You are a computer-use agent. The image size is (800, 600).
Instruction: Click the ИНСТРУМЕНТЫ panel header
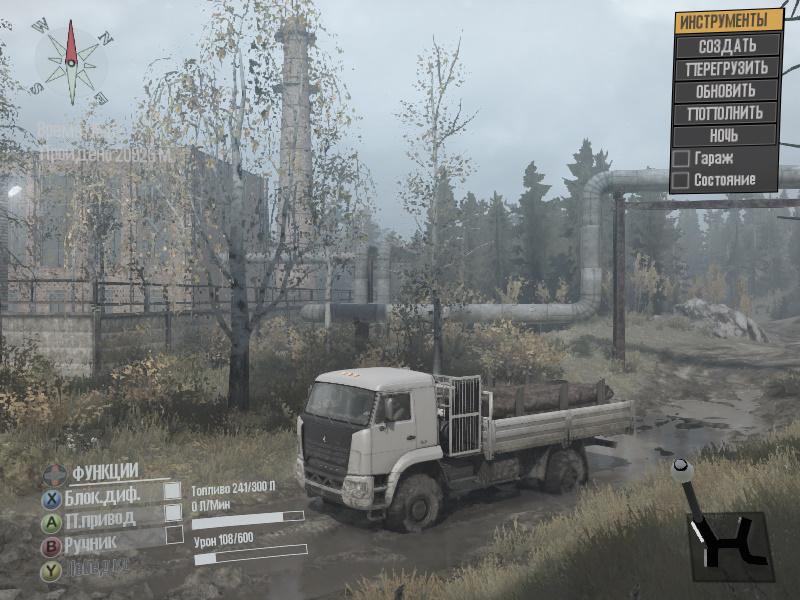(727, 21)
